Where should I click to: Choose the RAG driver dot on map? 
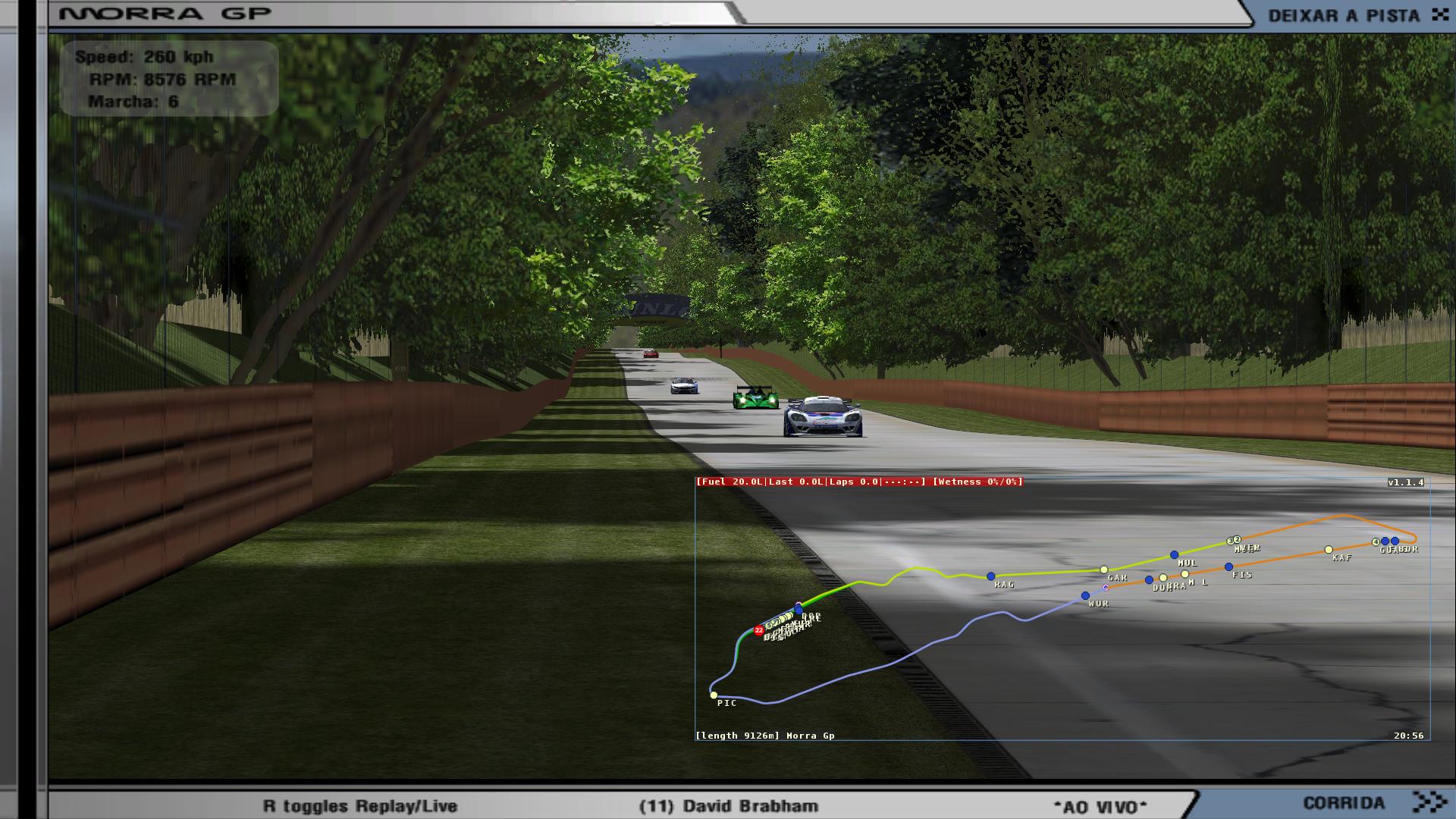[x=990, y=576]
